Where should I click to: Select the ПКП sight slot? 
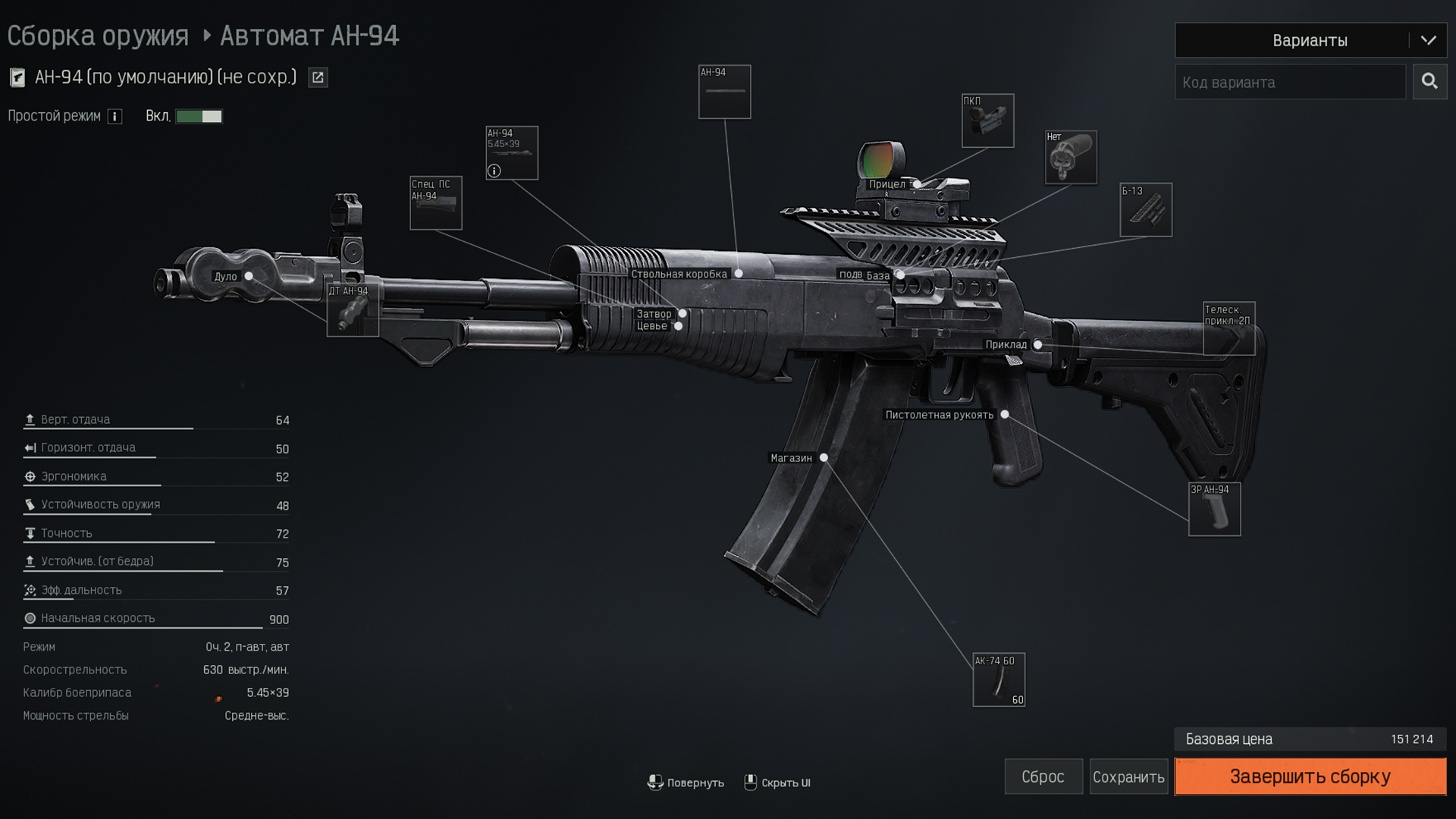987,121
